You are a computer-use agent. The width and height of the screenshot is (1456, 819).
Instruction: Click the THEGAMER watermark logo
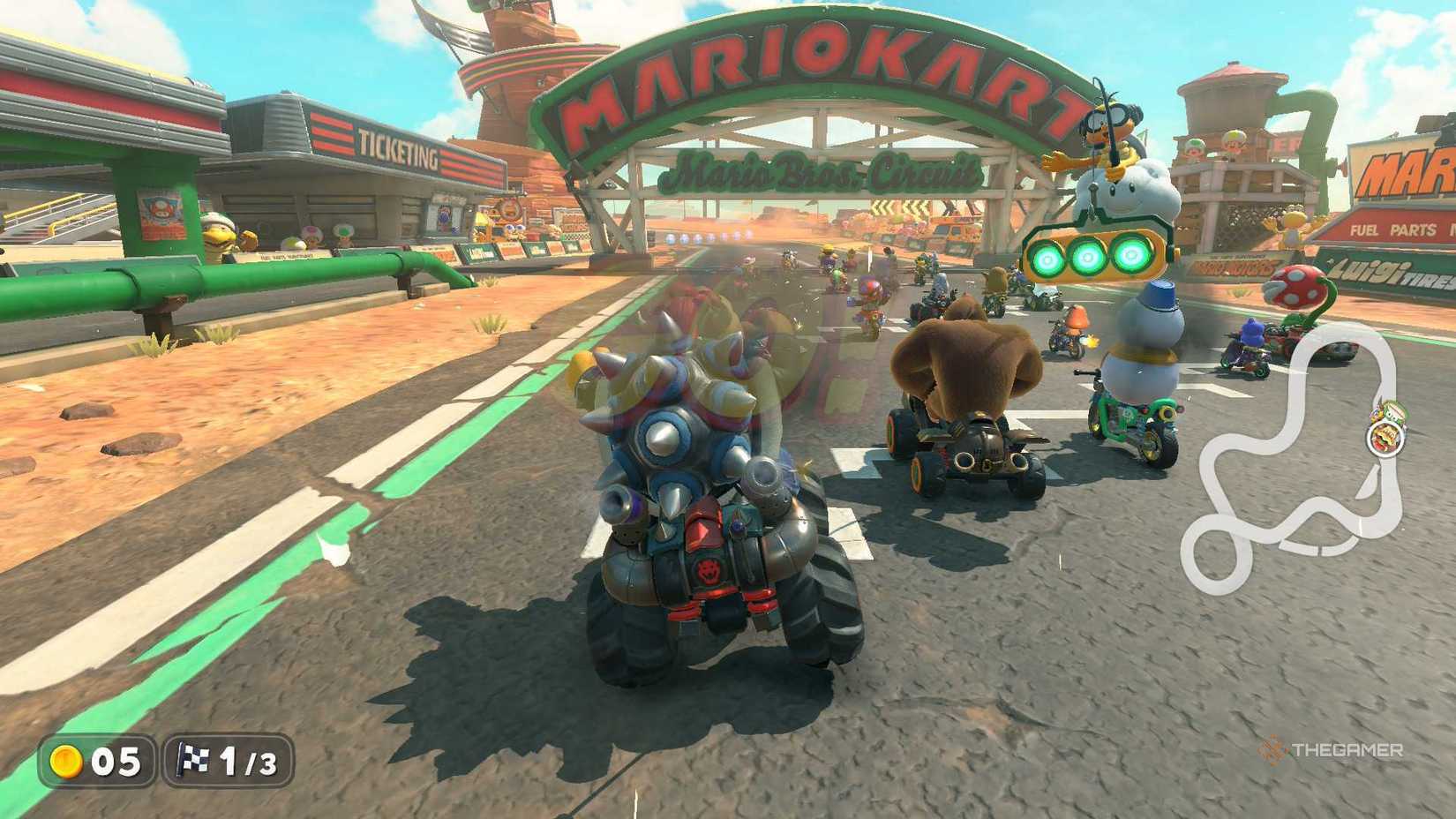pyautogui.click(x=1335, y=750)
